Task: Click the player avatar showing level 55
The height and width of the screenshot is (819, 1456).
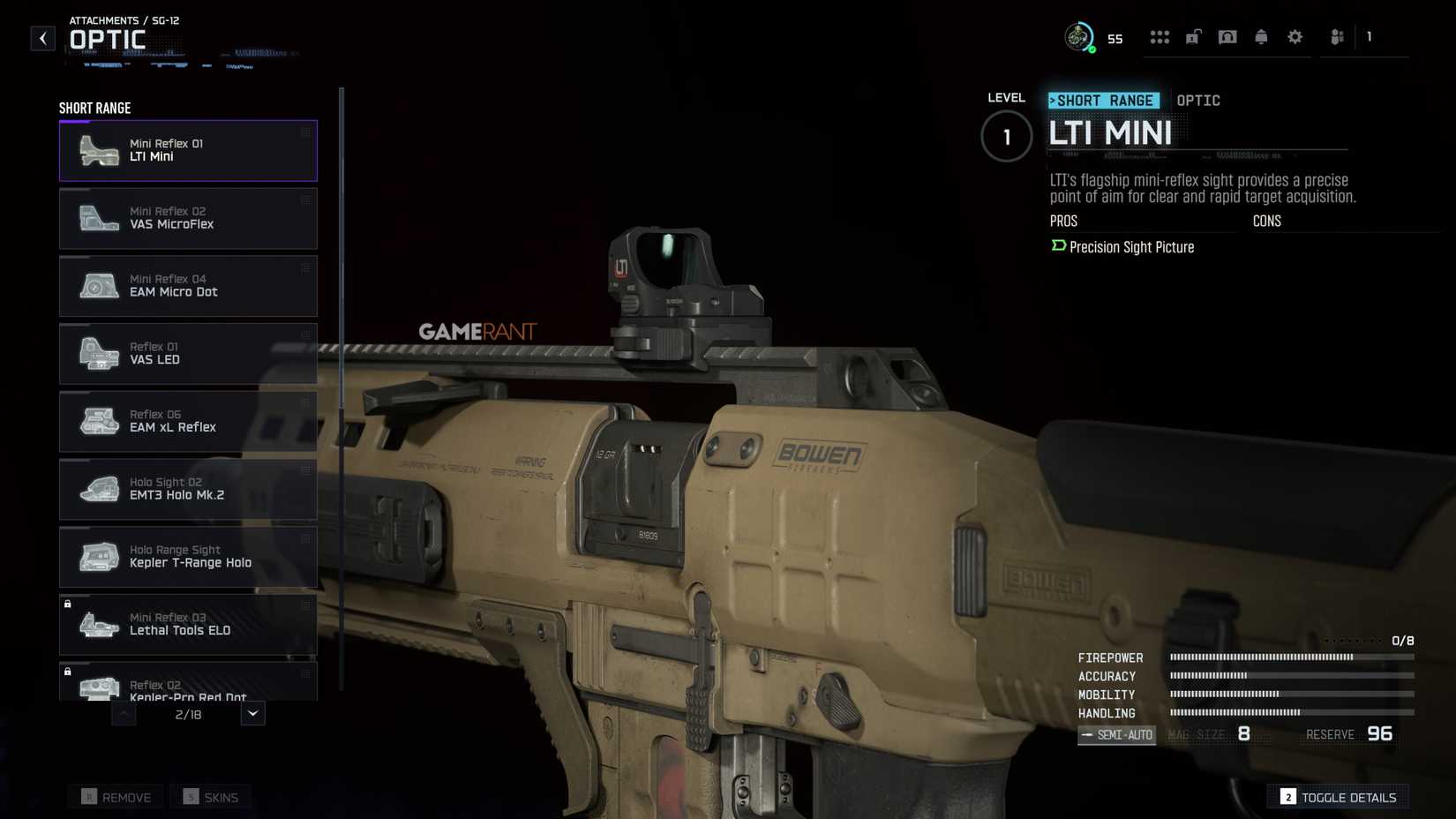Action: (1078, 37)
